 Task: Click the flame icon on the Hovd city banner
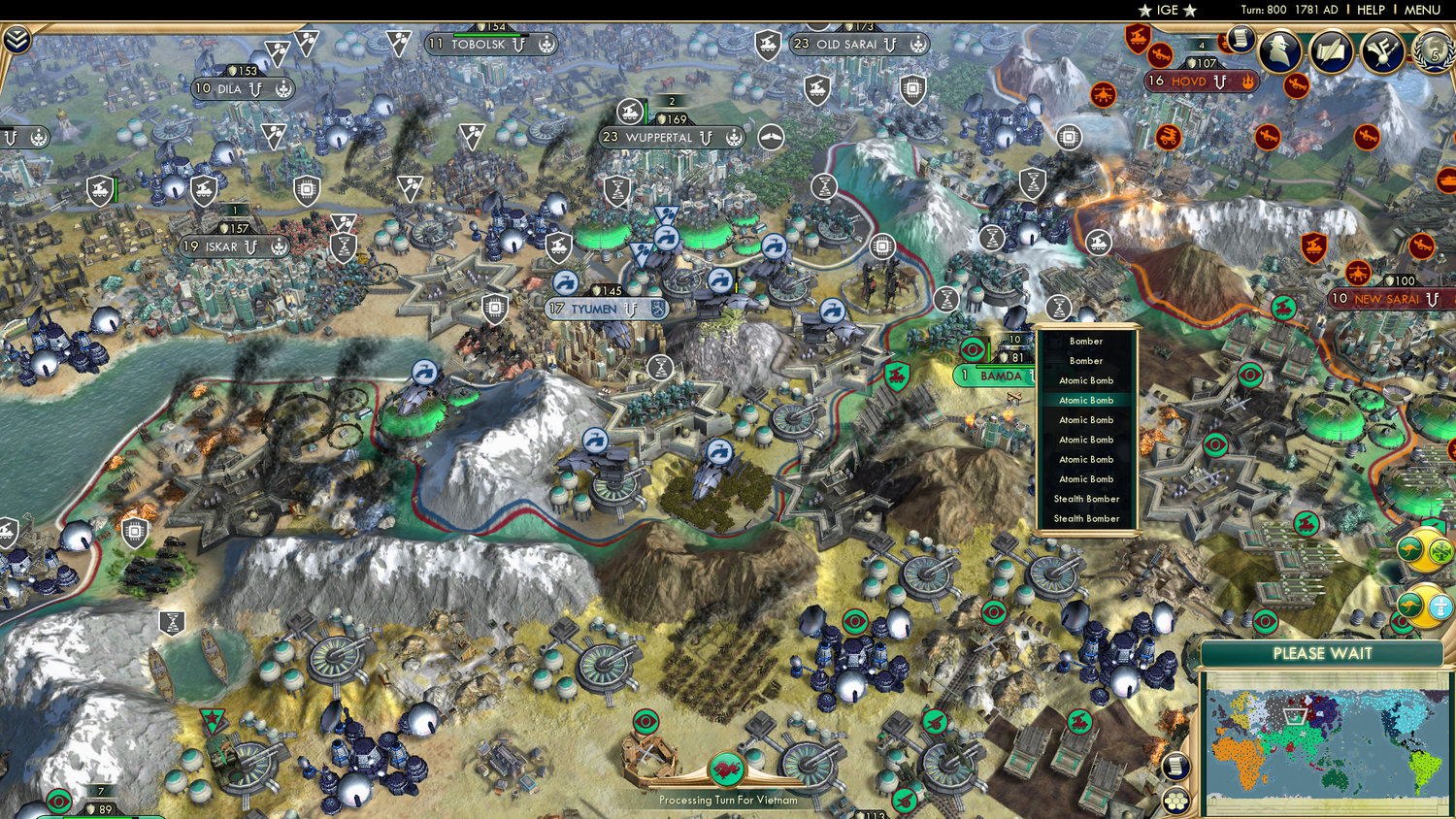[x=1247, y=82]
